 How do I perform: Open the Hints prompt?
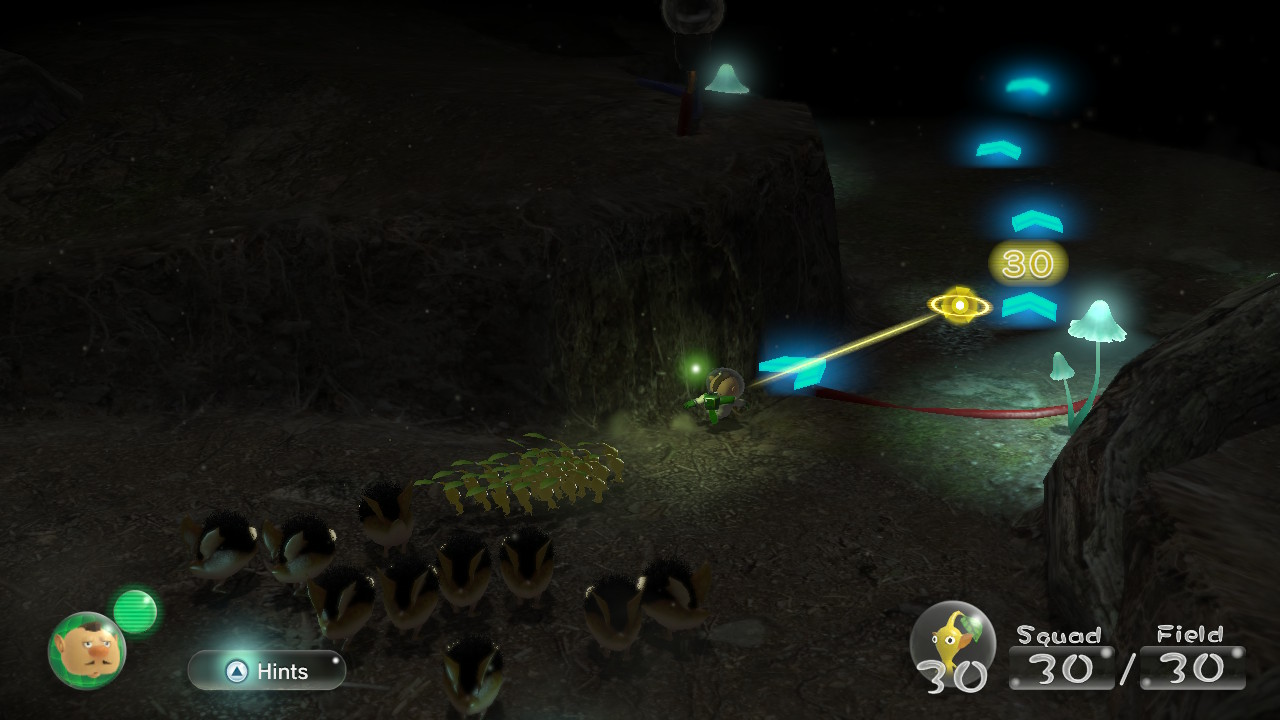(x=266, y=671)
